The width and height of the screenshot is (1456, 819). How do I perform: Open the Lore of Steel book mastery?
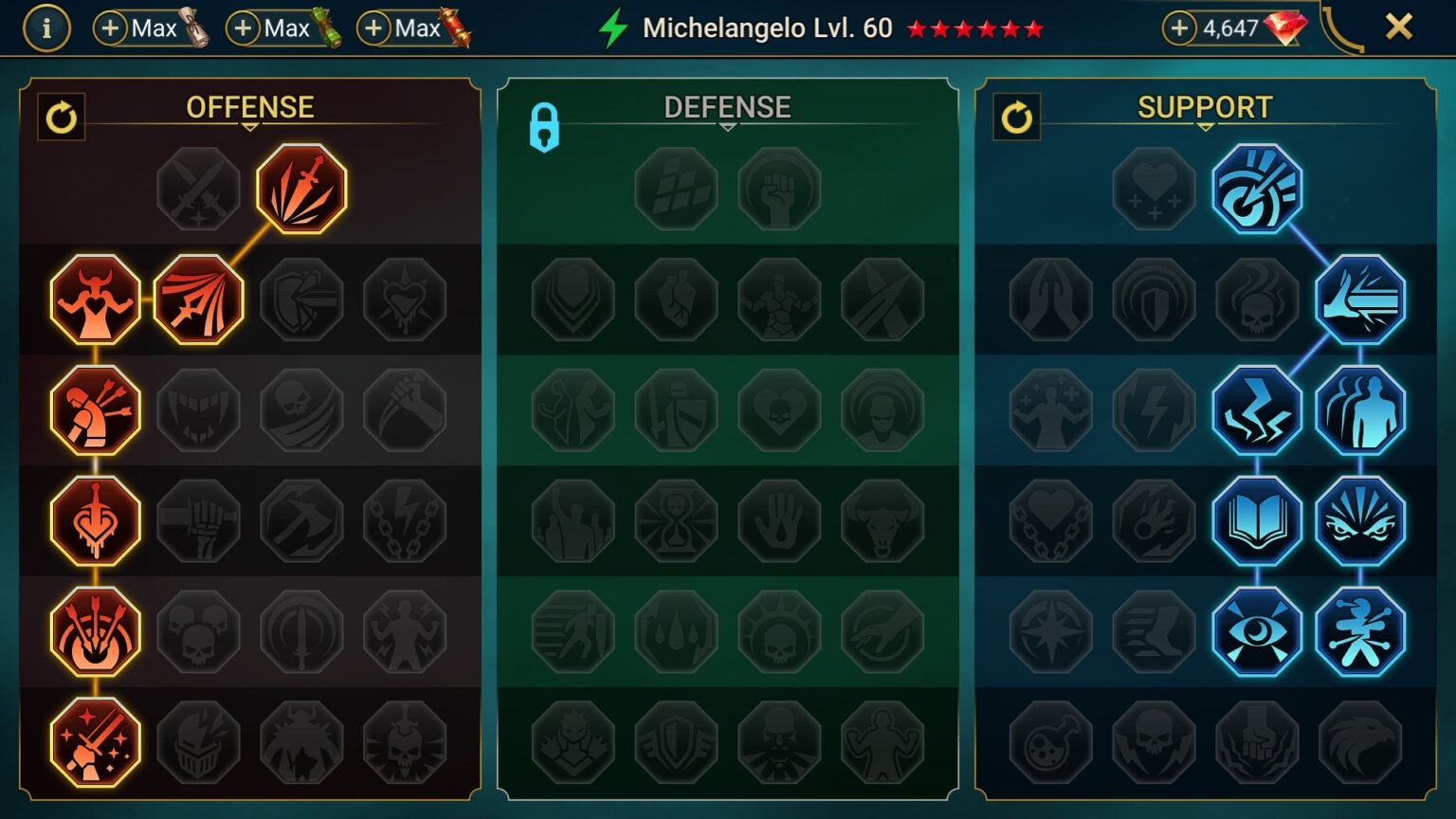1258,519
